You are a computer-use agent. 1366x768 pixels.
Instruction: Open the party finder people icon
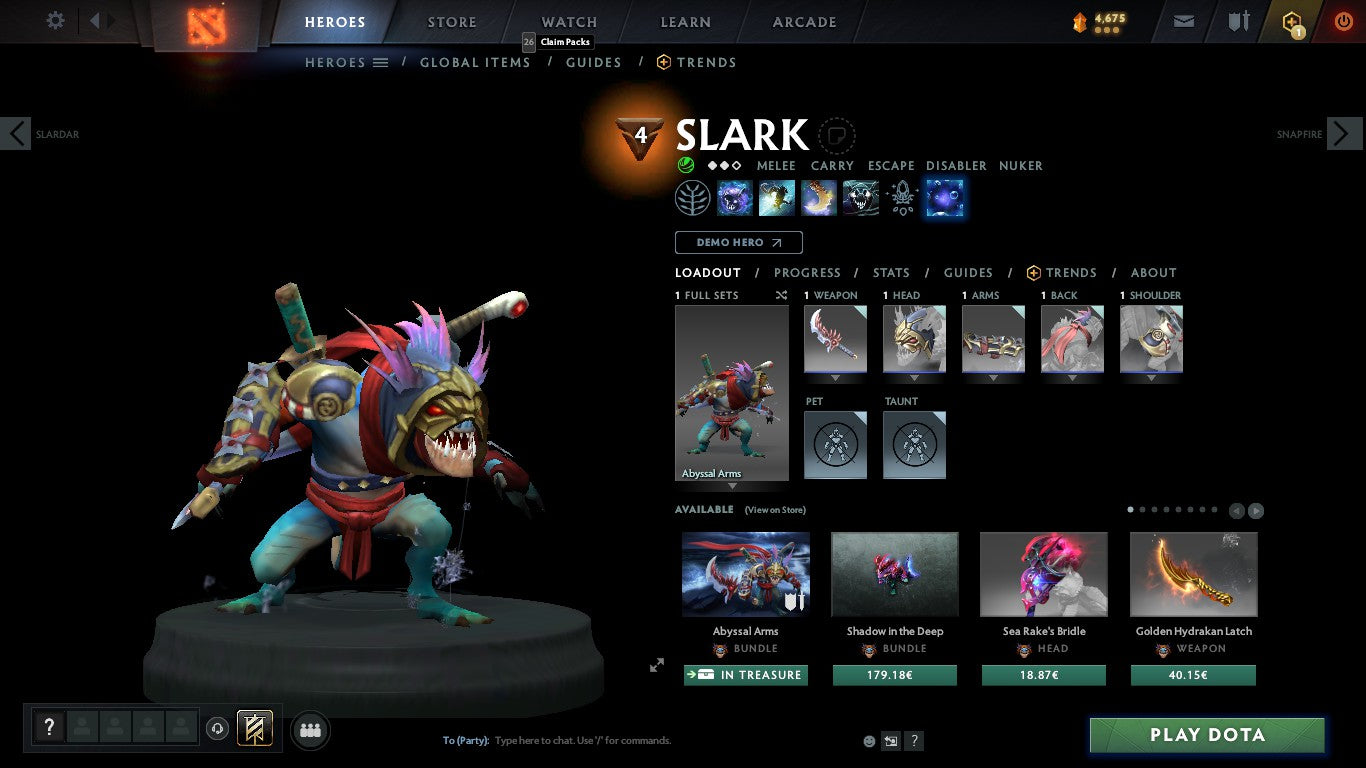point(310,730)
